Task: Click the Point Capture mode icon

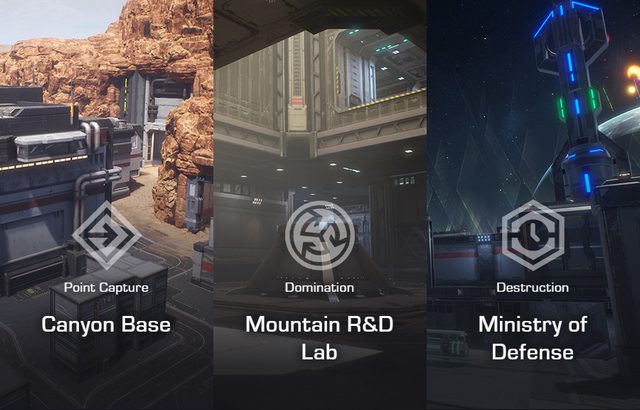Action: coord(106,236)
